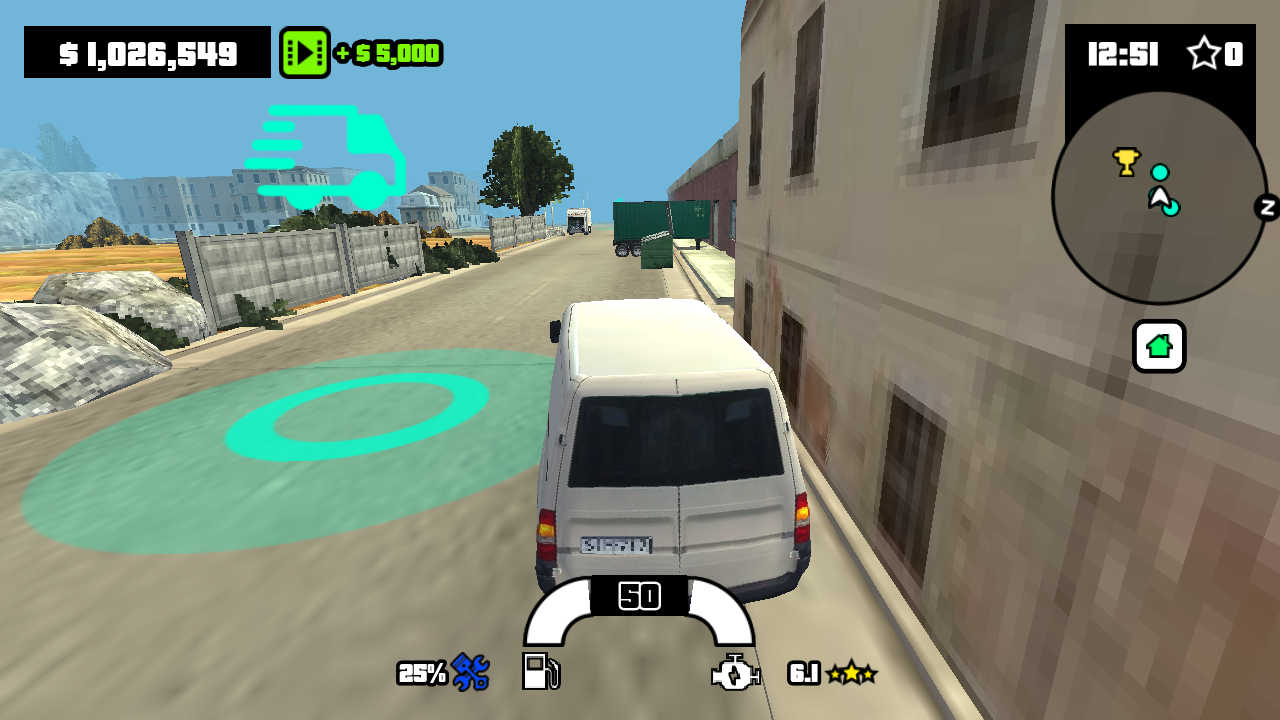Viewport: 1280px width, 720px height.
Task: Select the blue repair wrench icon
Action: (470, 673)
